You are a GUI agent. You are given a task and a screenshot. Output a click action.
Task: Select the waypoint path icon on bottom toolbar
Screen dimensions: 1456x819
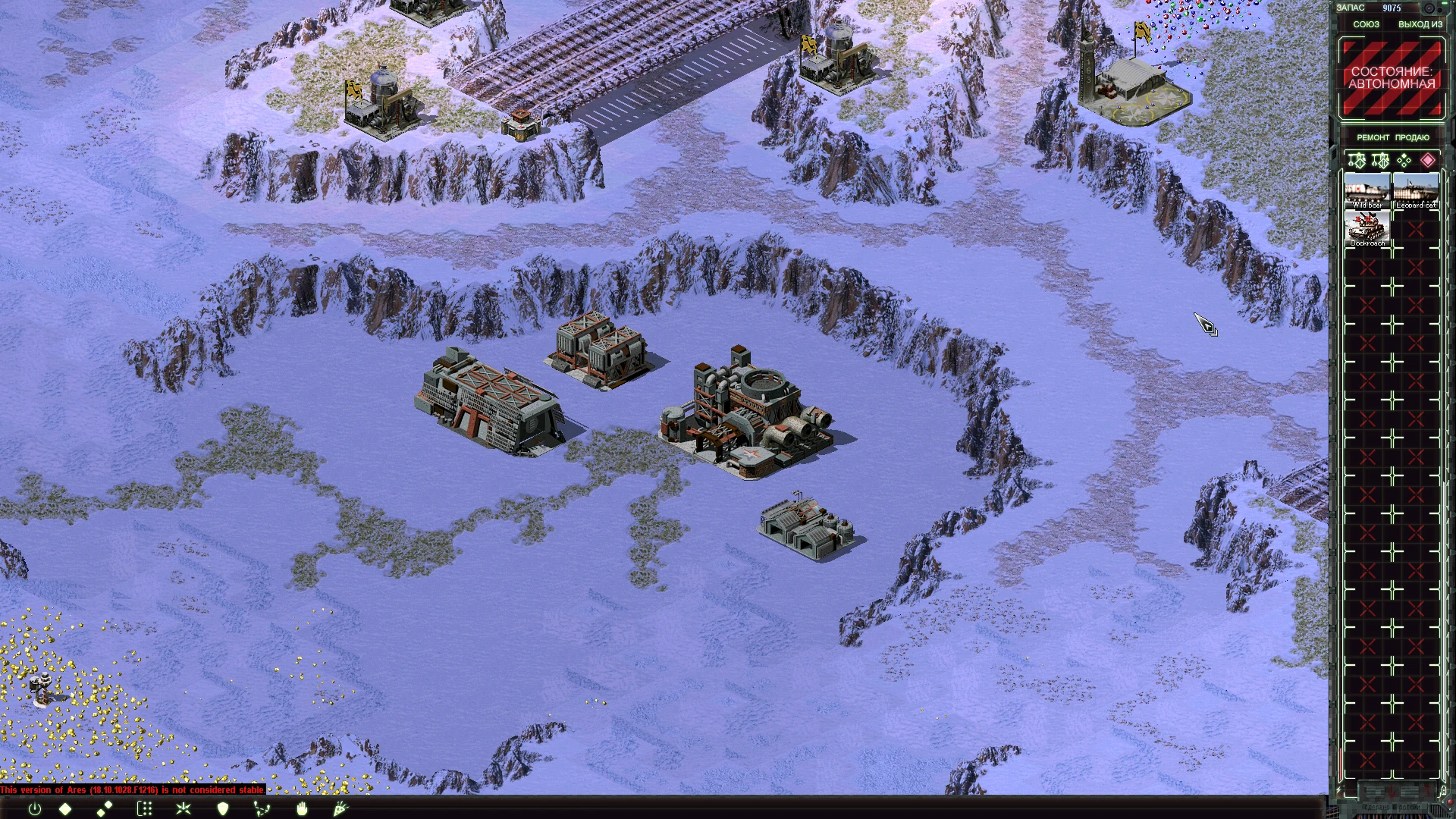(x=262, y=808)
